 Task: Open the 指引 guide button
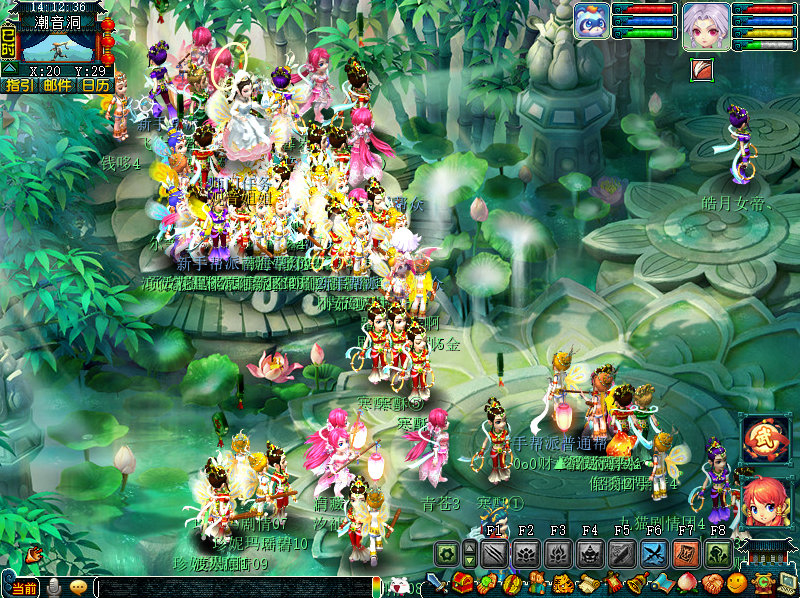click(x=19, y=86)
